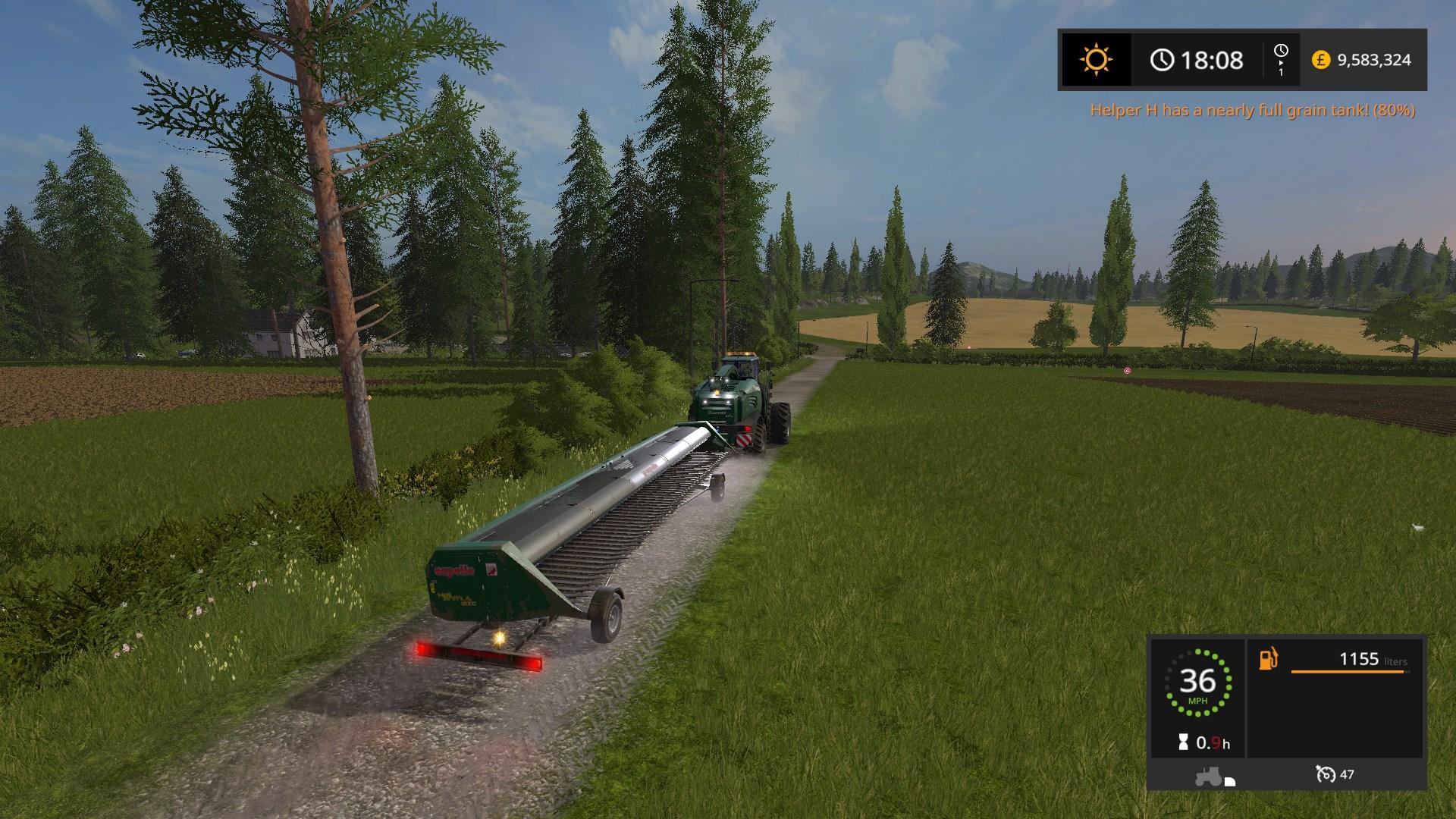1456x819 pixels.
Task: Click the pound coin money icon
Action: [x=1321, y=60]
